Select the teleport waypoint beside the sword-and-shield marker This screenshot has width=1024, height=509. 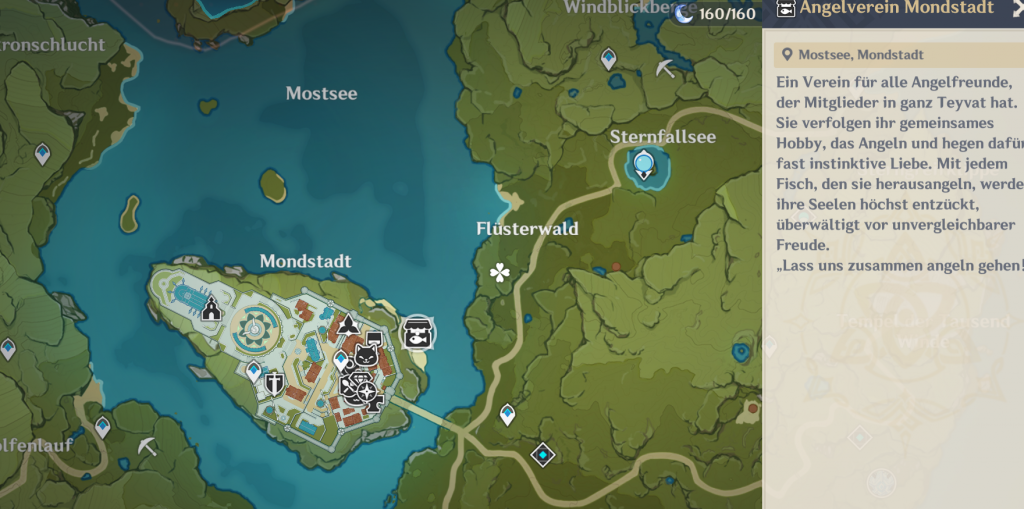(x=254, y=372)
